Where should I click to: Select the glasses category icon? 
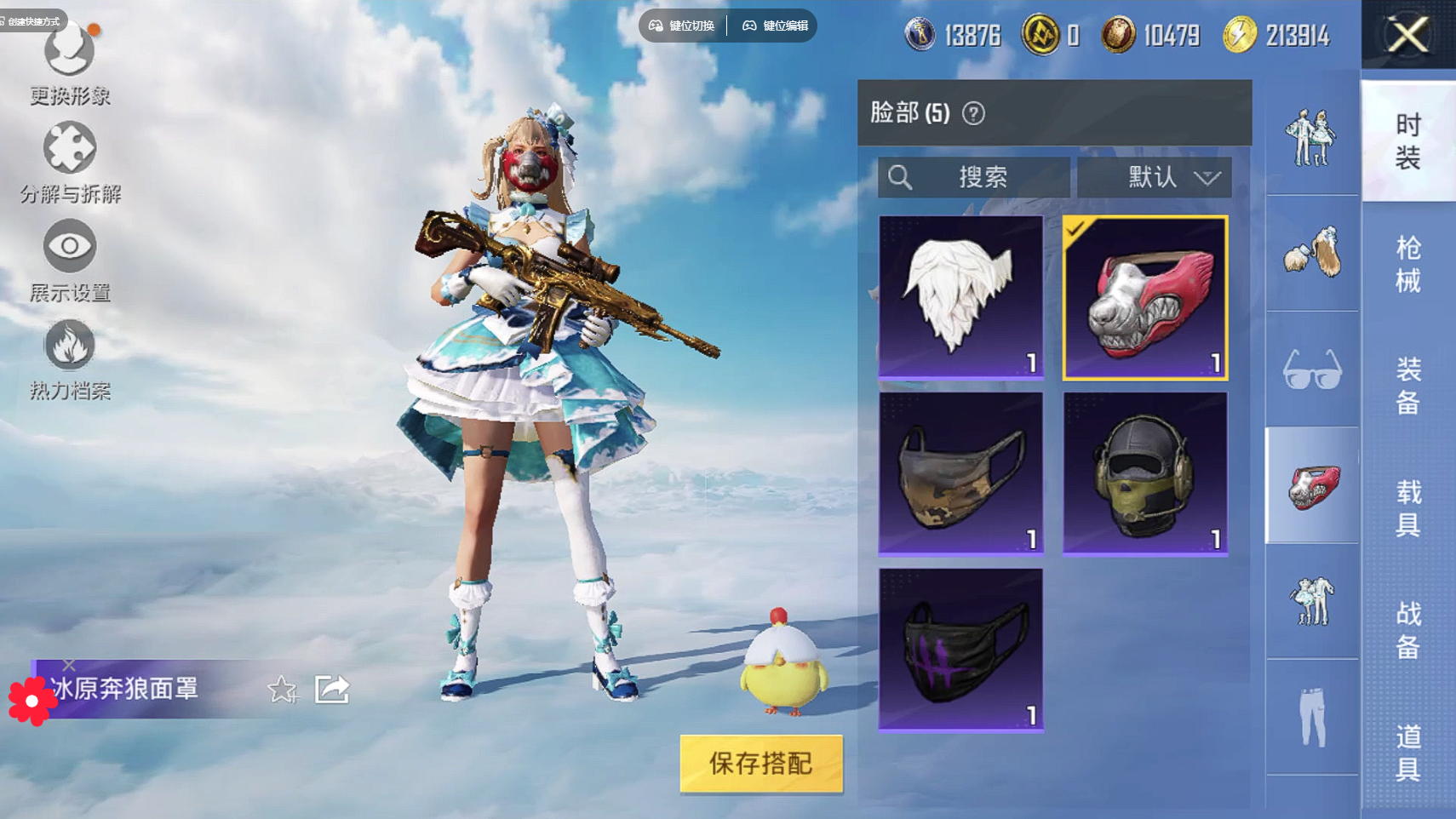[x=1312, y=369]
